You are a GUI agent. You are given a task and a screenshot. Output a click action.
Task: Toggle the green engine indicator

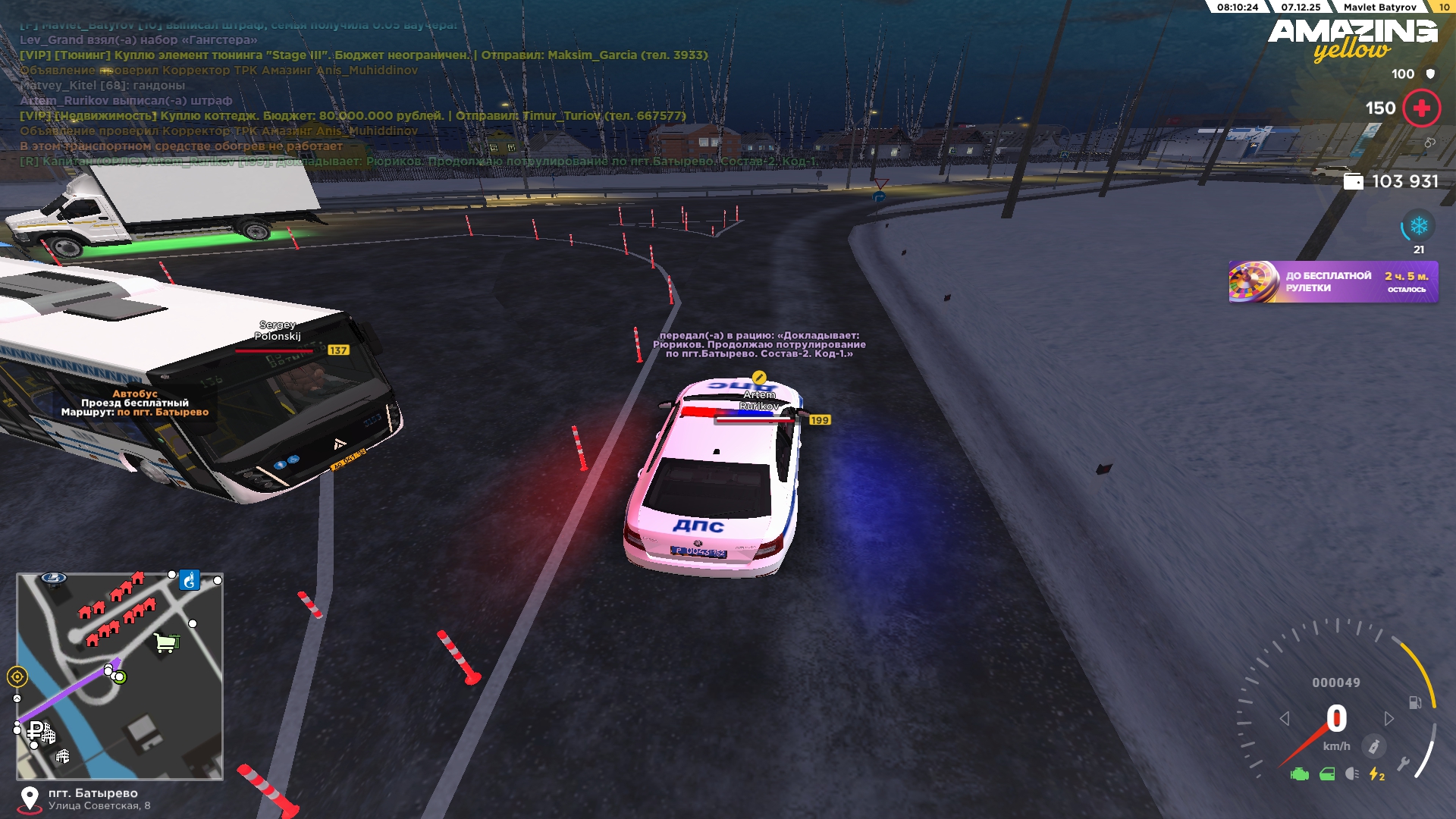[x=1299, y=774]
